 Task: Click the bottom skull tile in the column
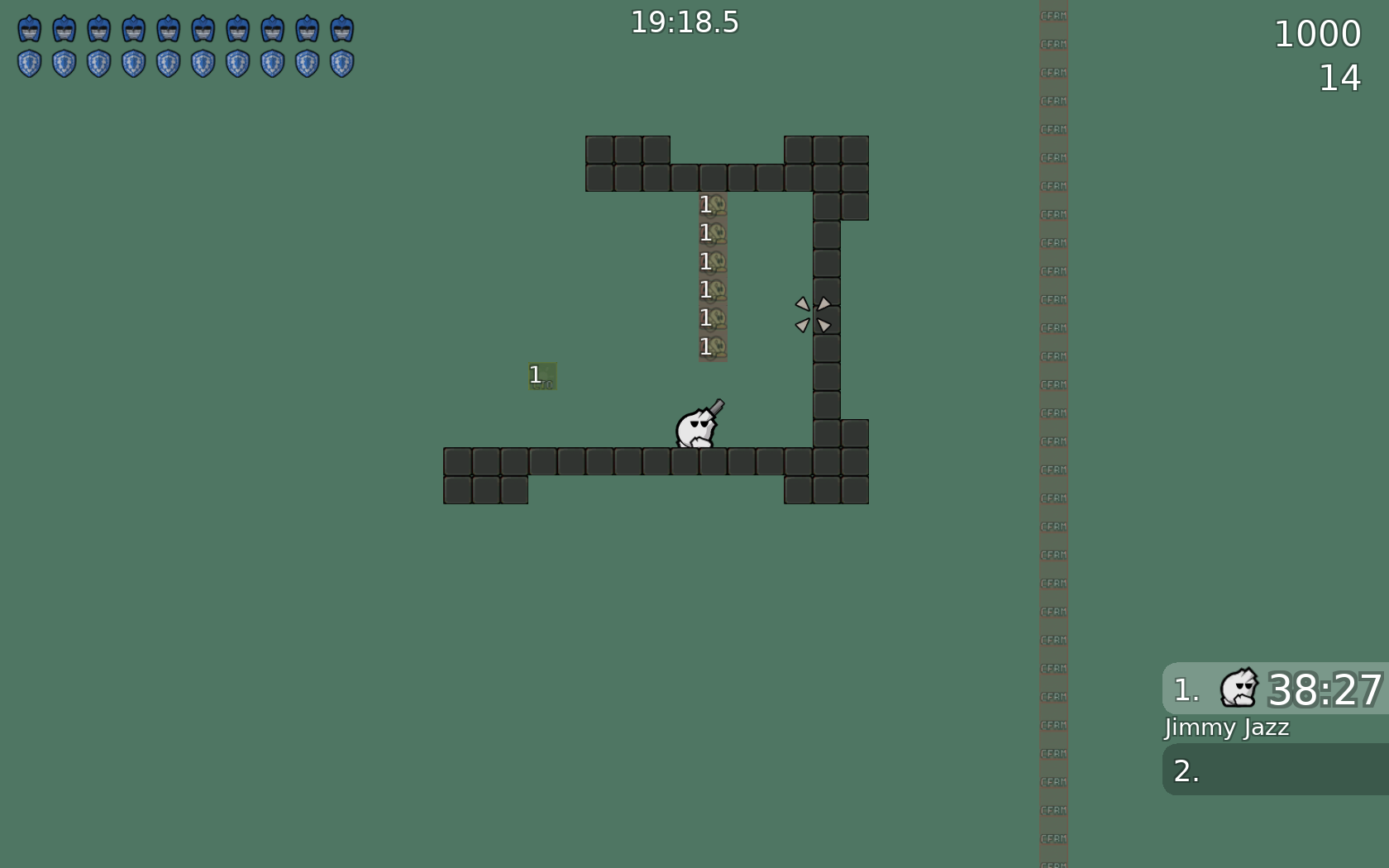coord(713,348)
